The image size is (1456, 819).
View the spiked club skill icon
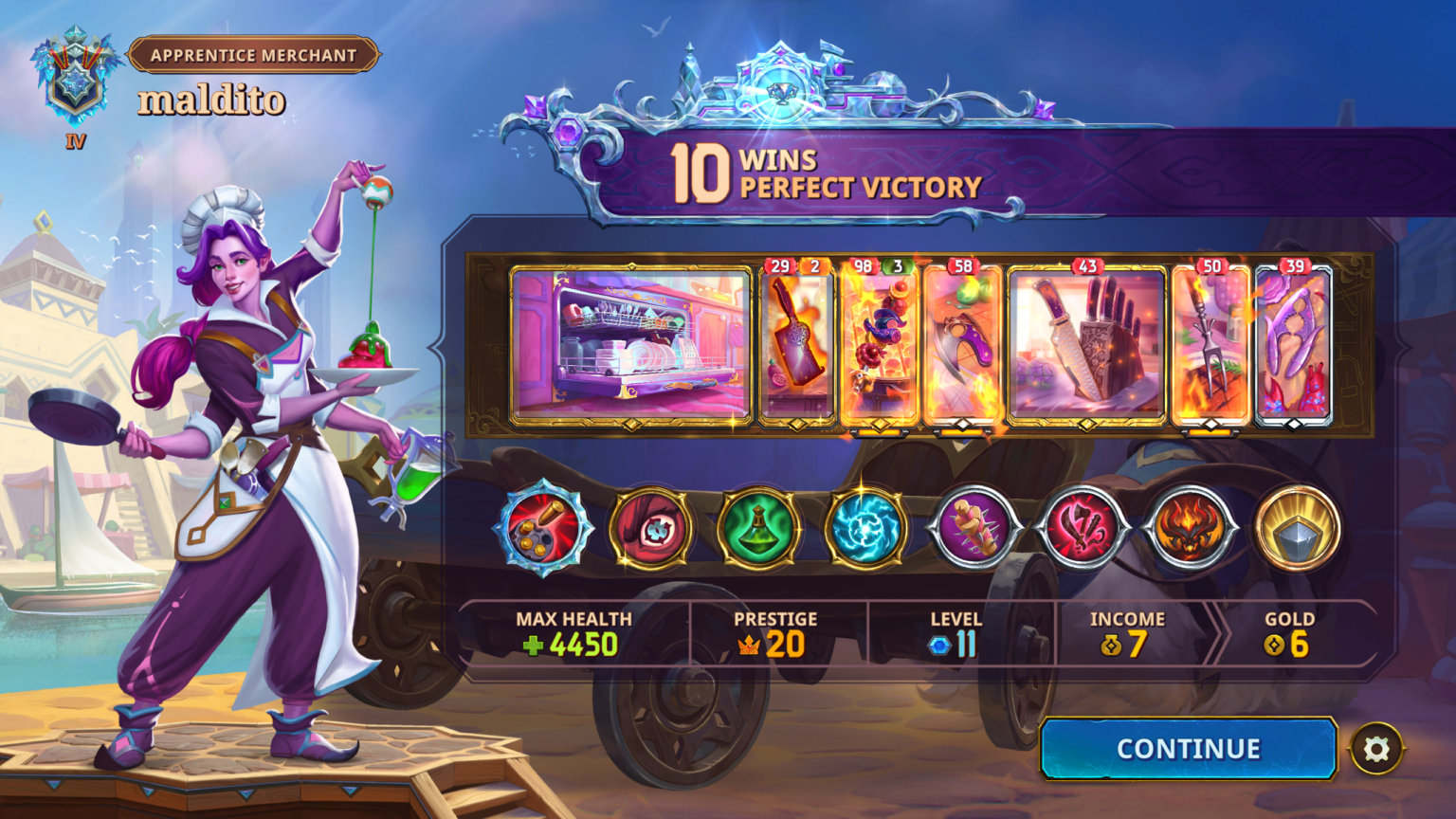(974, 528)
